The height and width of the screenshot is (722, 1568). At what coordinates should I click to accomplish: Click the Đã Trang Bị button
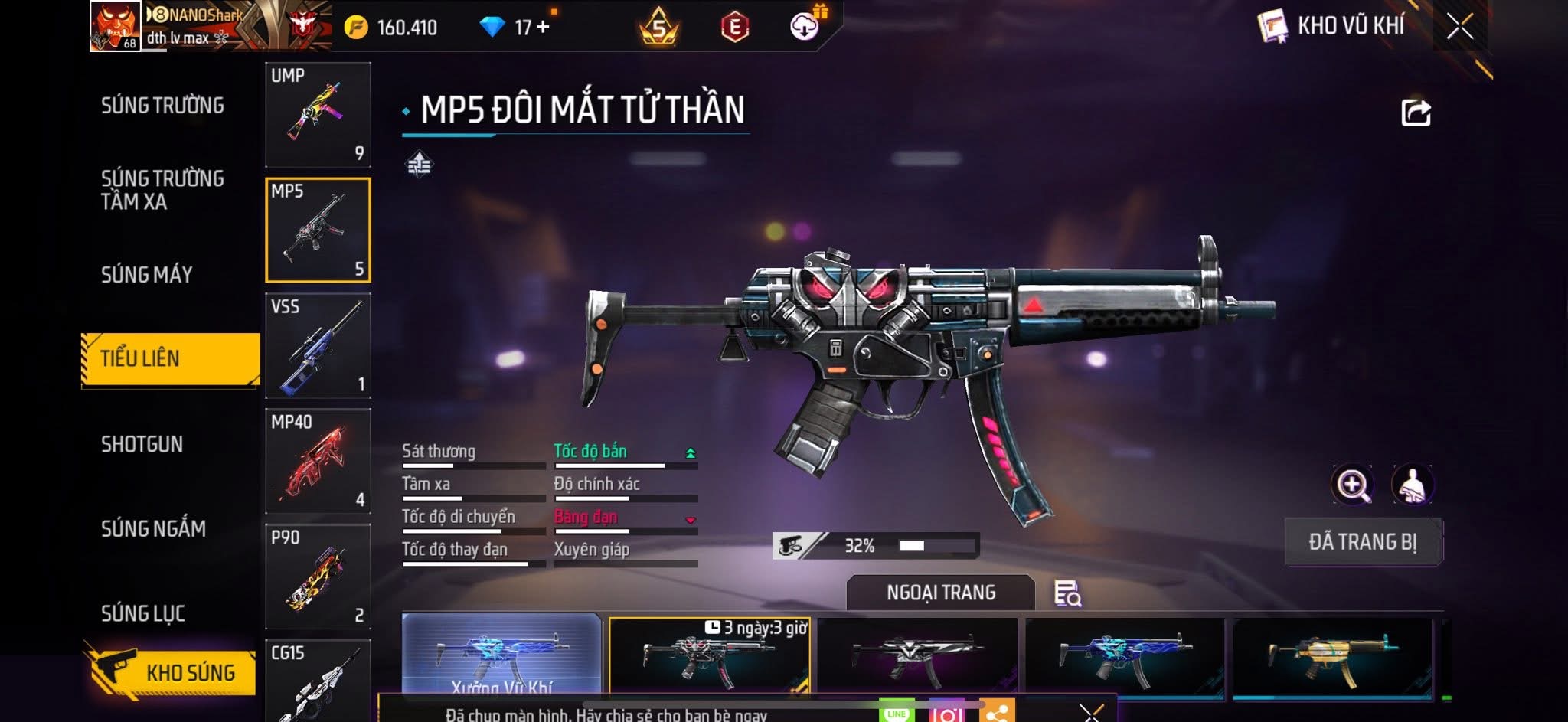coord(1362,542)
